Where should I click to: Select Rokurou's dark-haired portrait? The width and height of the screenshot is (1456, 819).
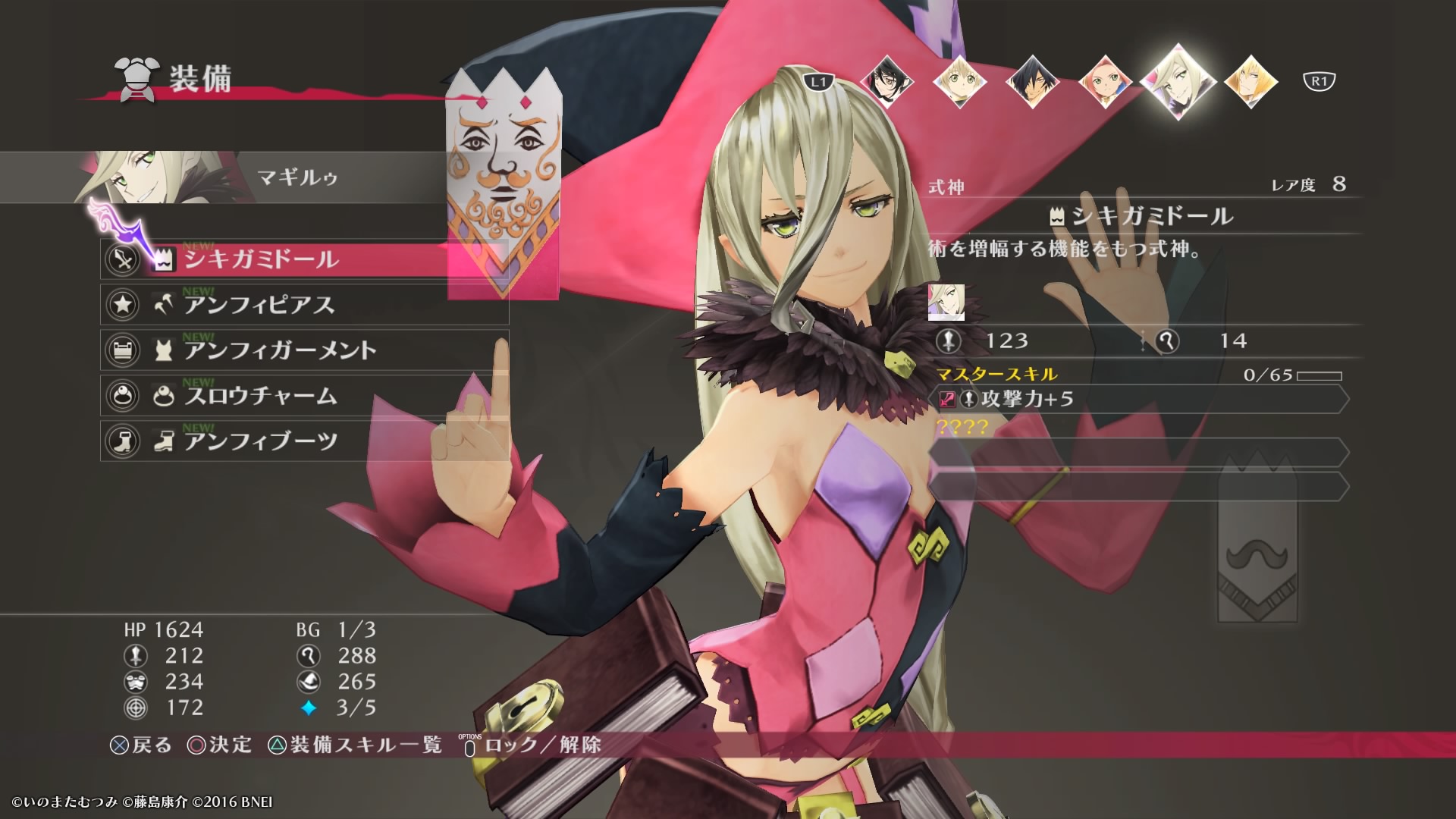(1031, 81)
